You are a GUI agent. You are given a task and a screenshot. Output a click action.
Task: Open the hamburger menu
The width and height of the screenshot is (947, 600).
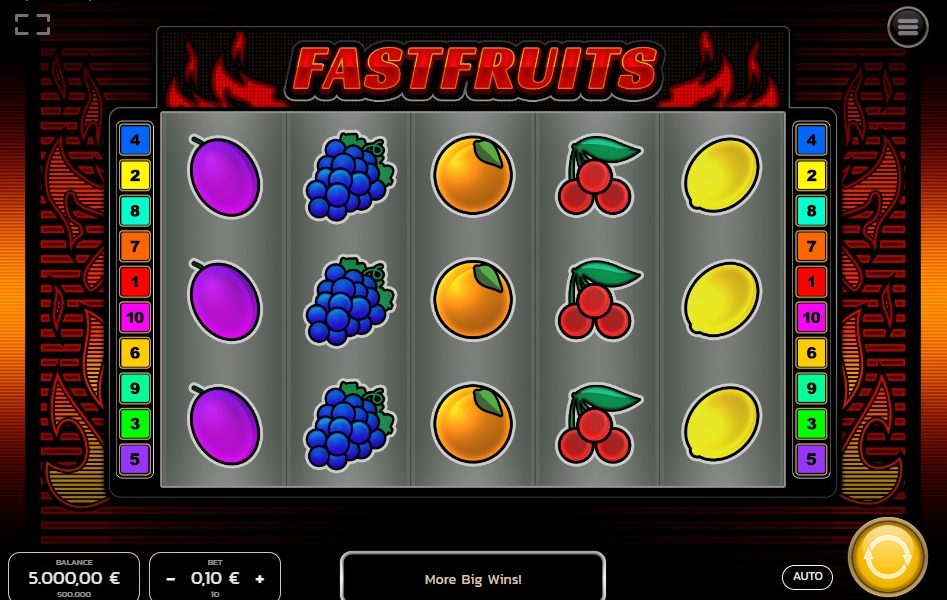tap(907, 27)
